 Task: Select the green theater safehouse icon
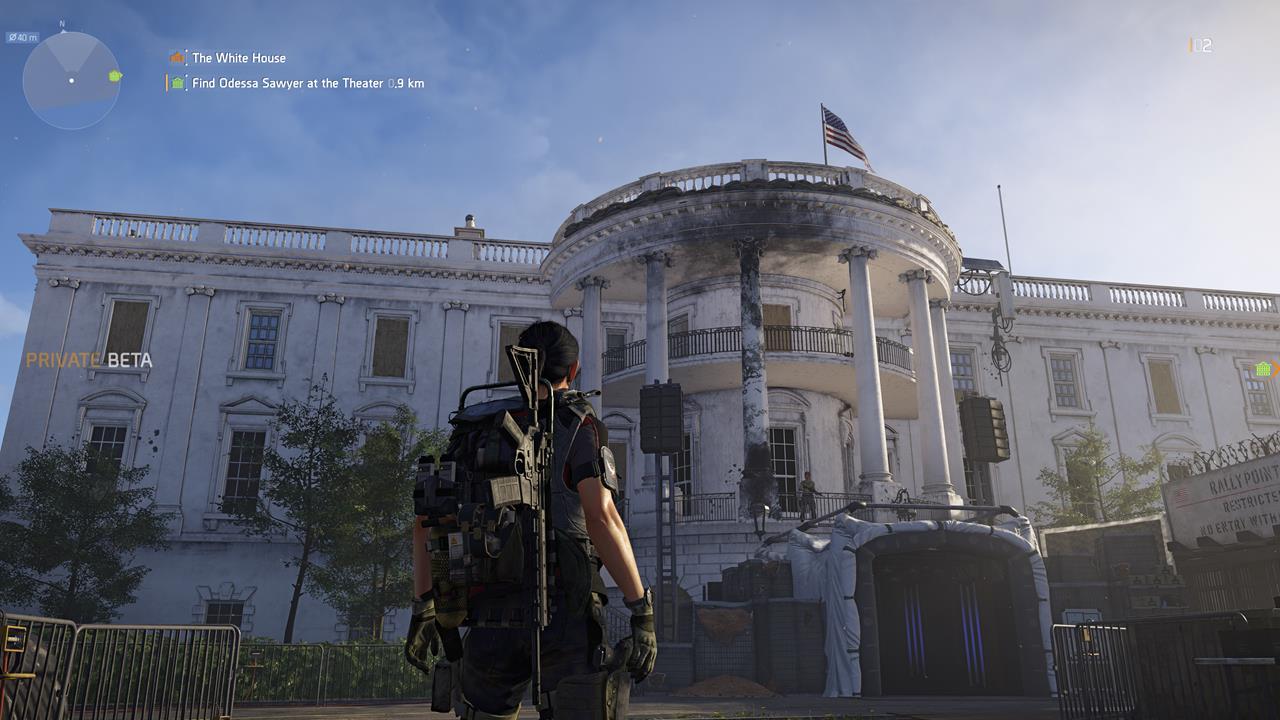pyautogui.click(x=177, y=82)
